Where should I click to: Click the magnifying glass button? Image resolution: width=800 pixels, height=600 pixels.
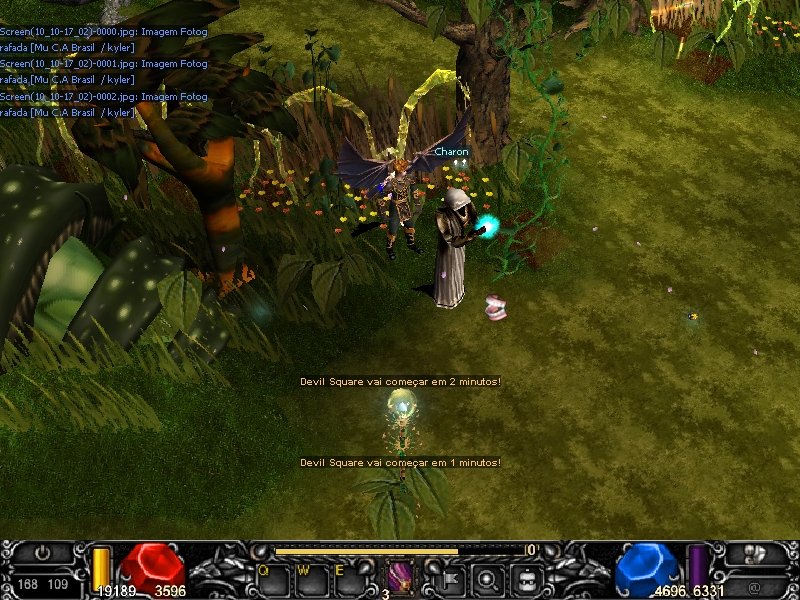tap(488, 578)
